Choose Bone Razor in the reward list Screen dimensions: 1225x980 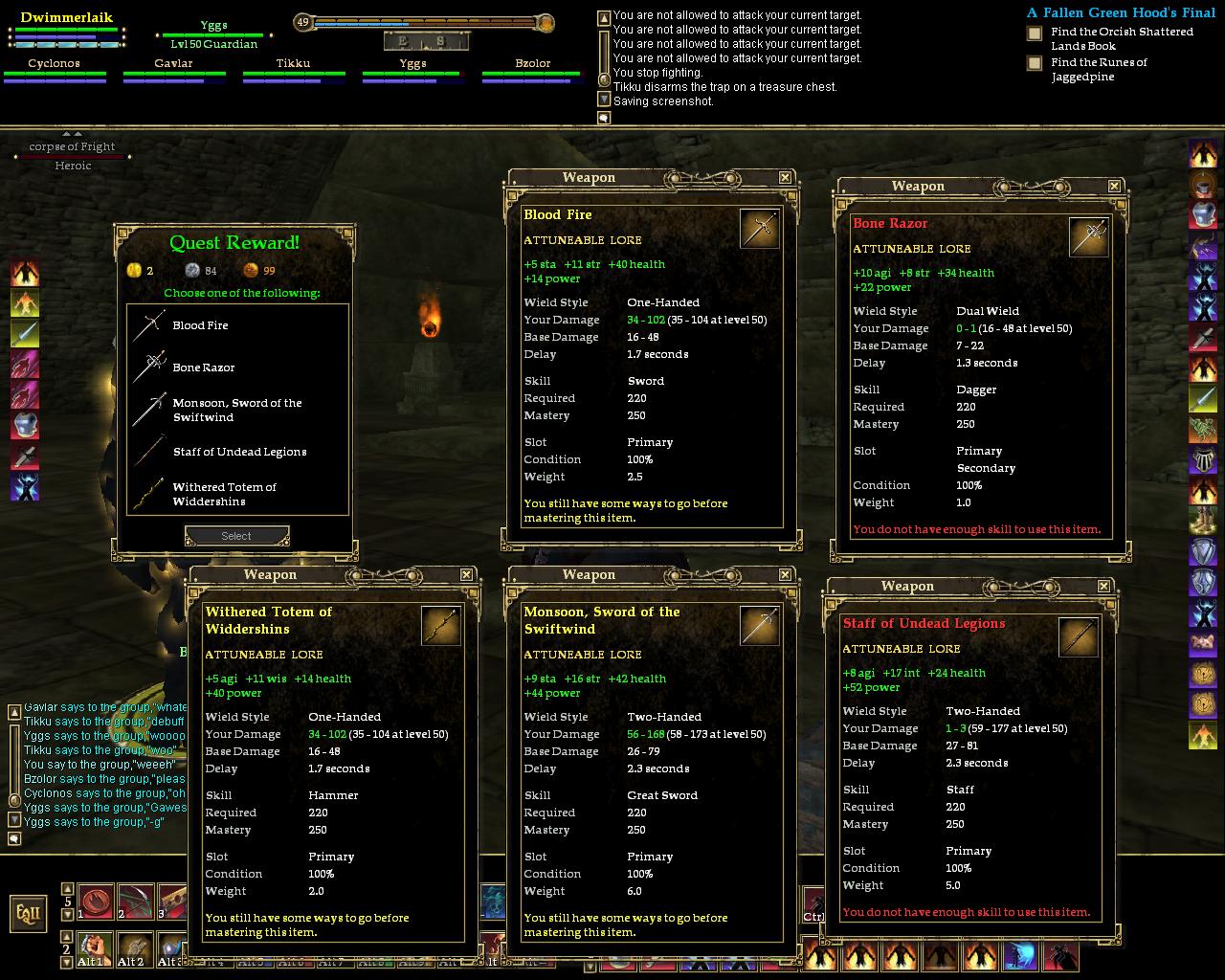(x=203, y=367)
